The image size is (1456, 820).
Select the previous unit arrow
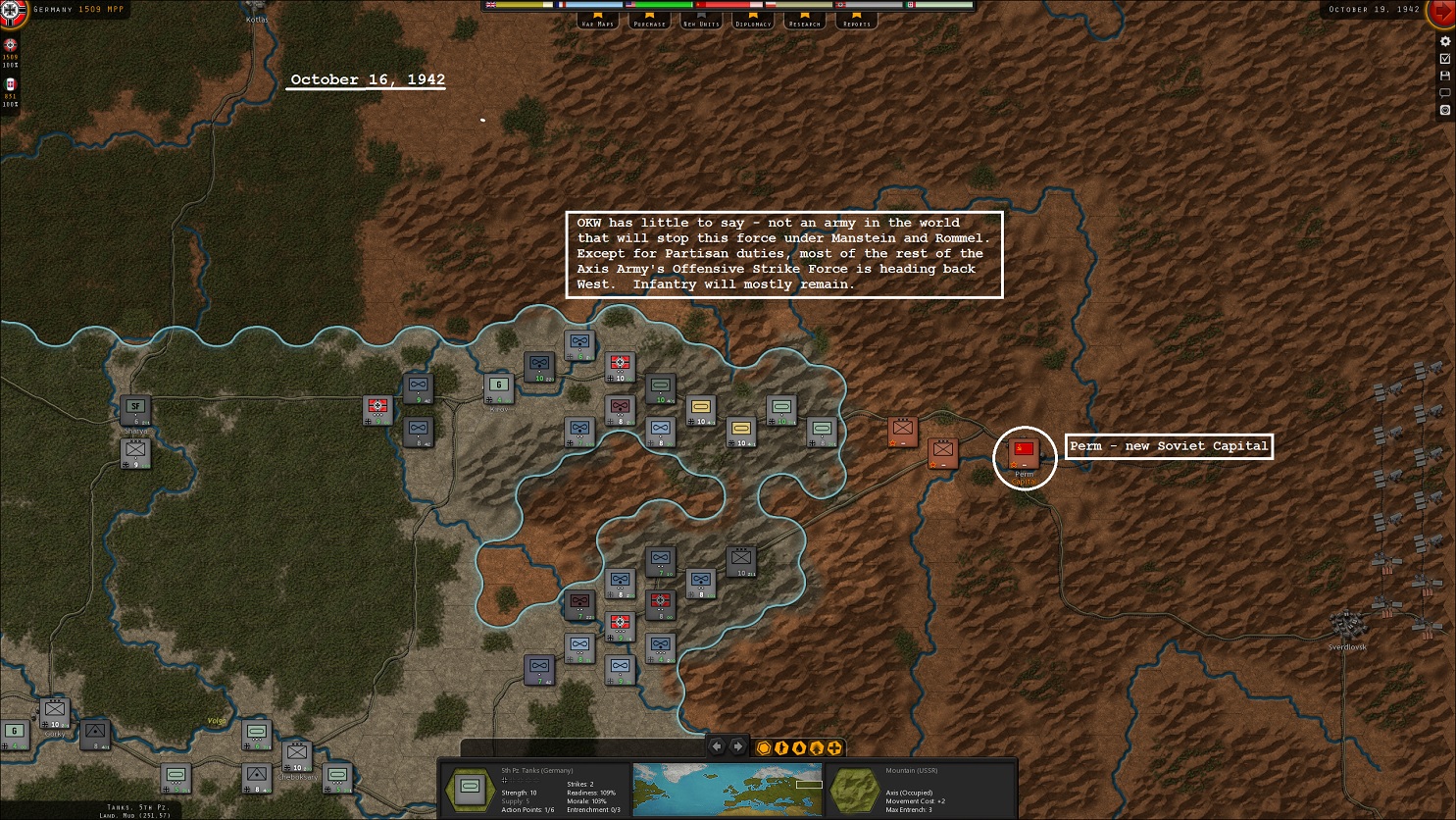717,747
